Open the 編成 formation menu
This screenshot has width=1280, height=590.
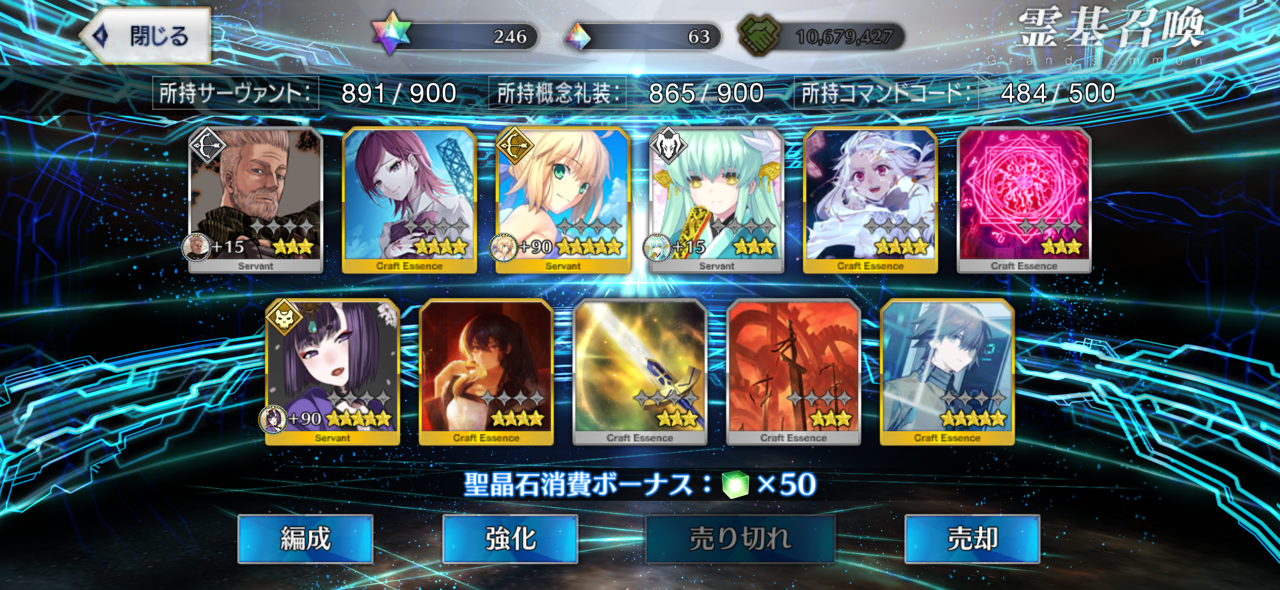(x=305, y=540)
